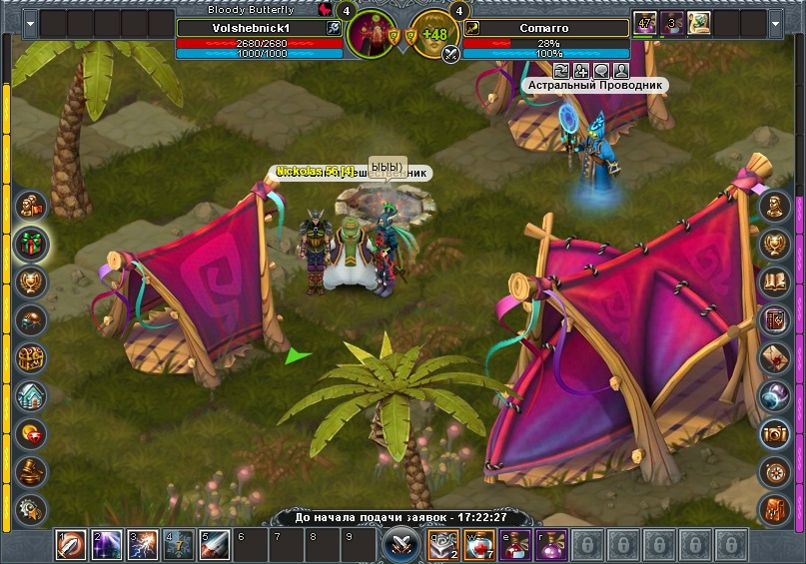Activate the sword slash skill in slot 1
Image resolution: width=806 pixels, height=564 pixels.
70,545
